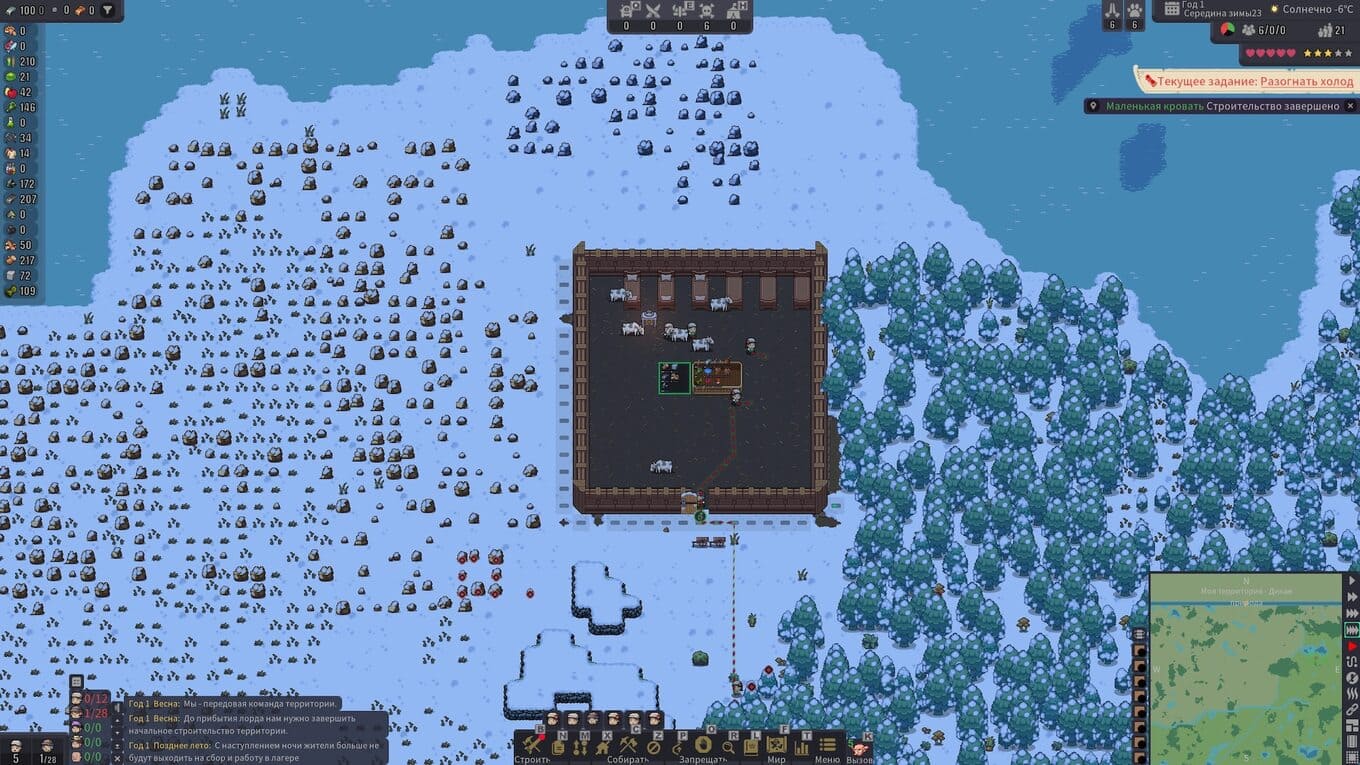Dismiss the Маленькая кровать notification
1360x765 pixels.
[1350, 106]
